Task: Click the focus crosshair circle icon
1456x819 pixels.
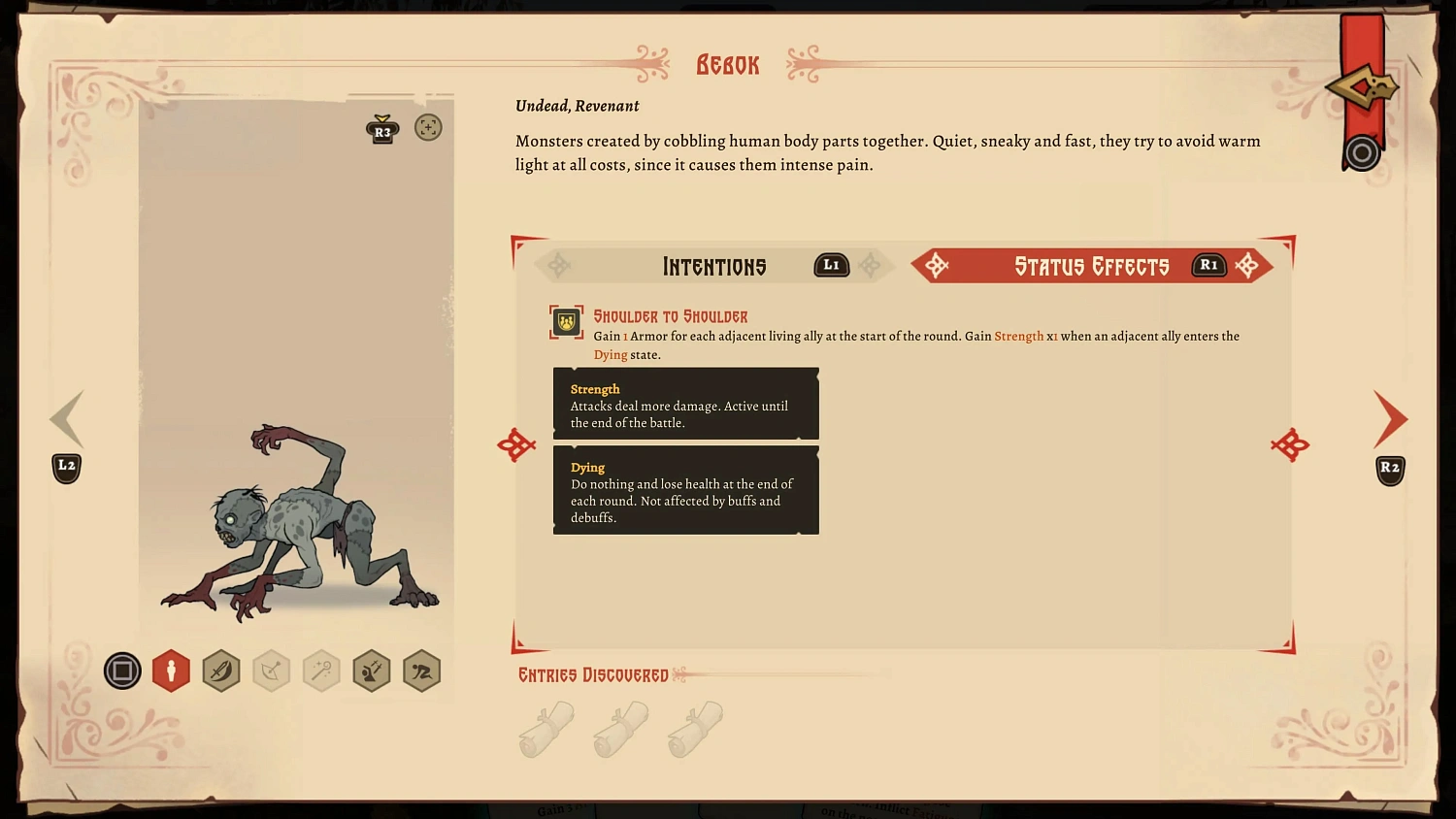Action: (428, 127)
